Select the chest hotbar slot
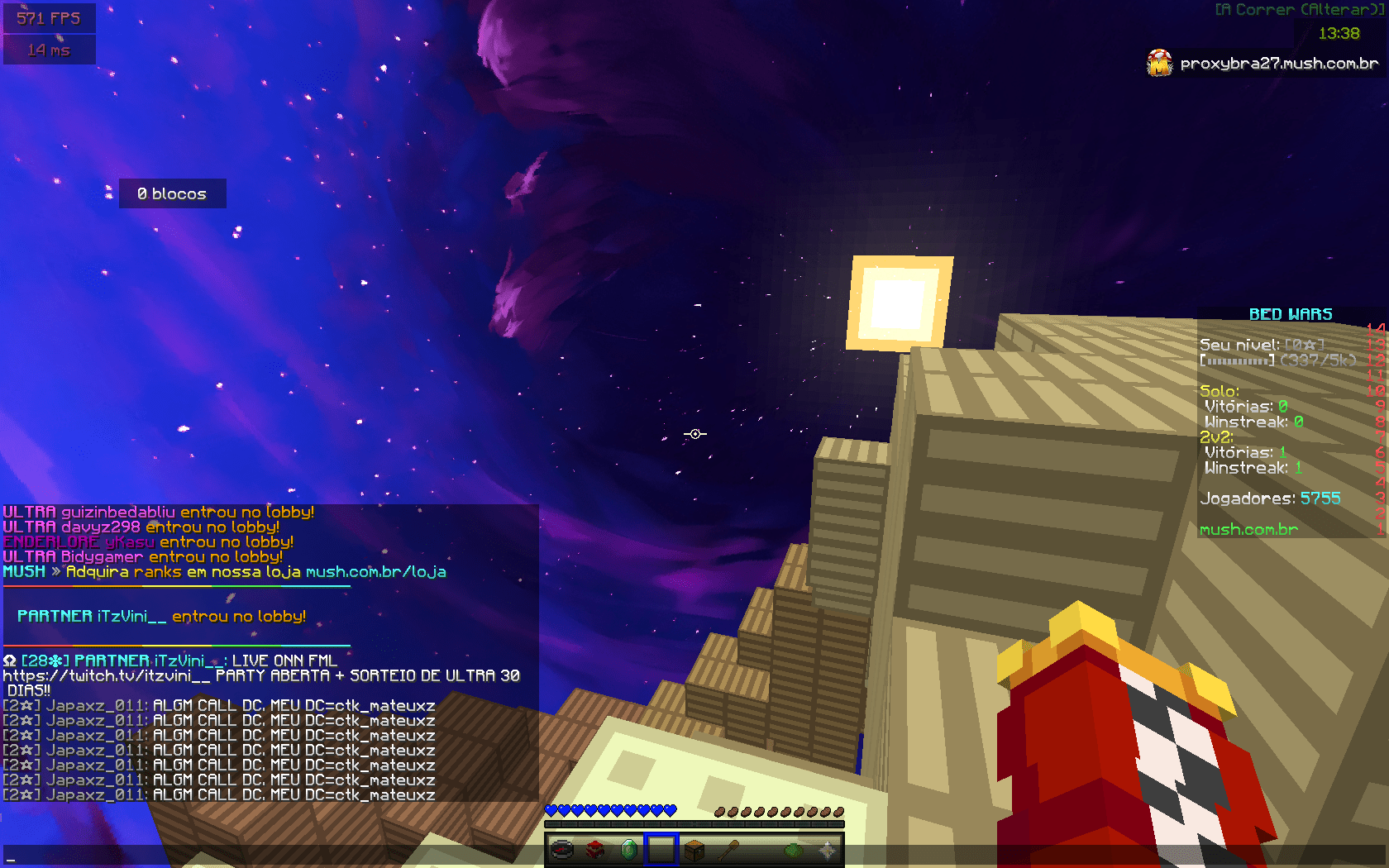 coord(694,849)
